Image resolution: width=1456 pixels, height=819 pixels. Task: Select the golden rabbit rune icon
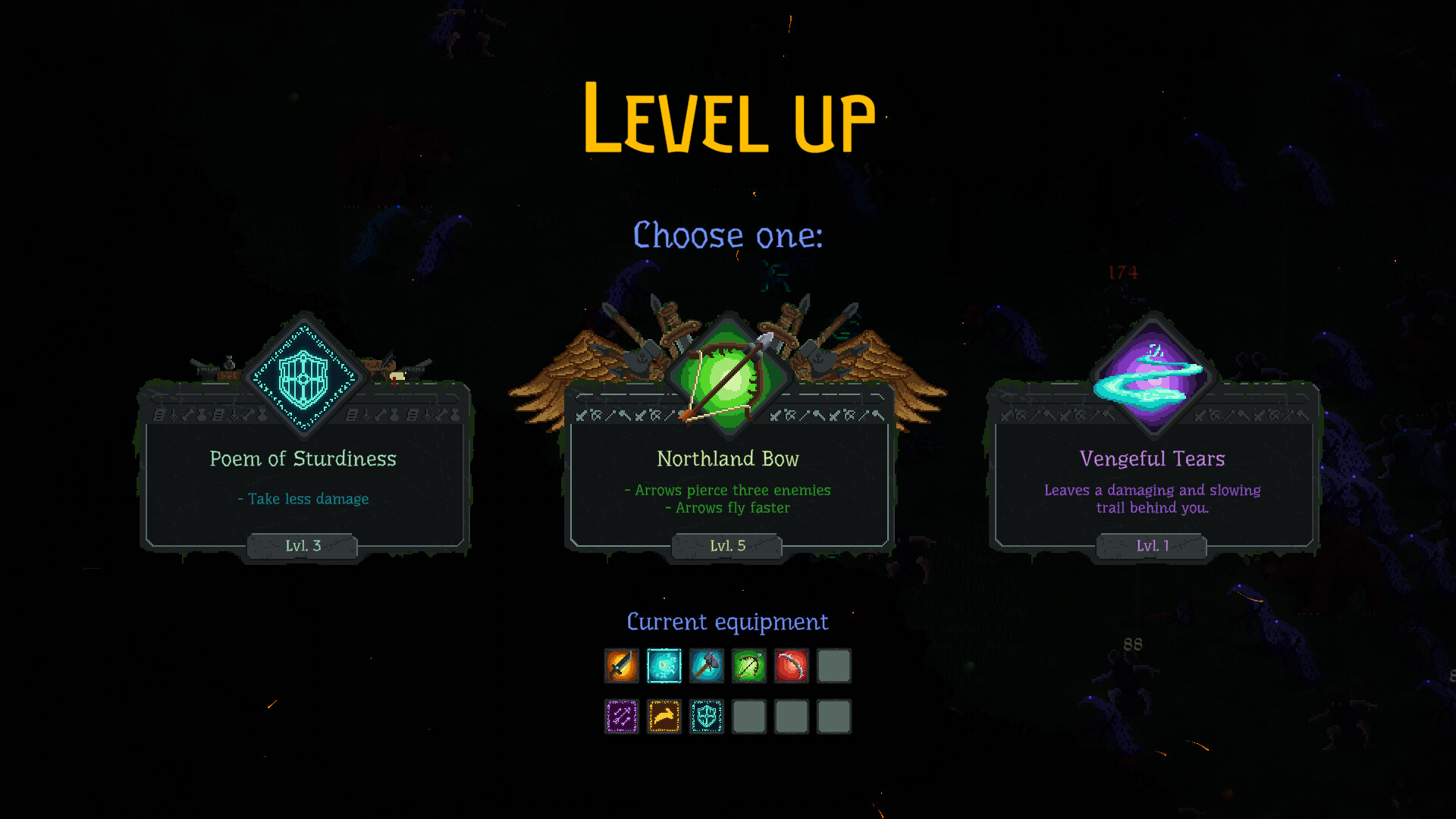664,716
